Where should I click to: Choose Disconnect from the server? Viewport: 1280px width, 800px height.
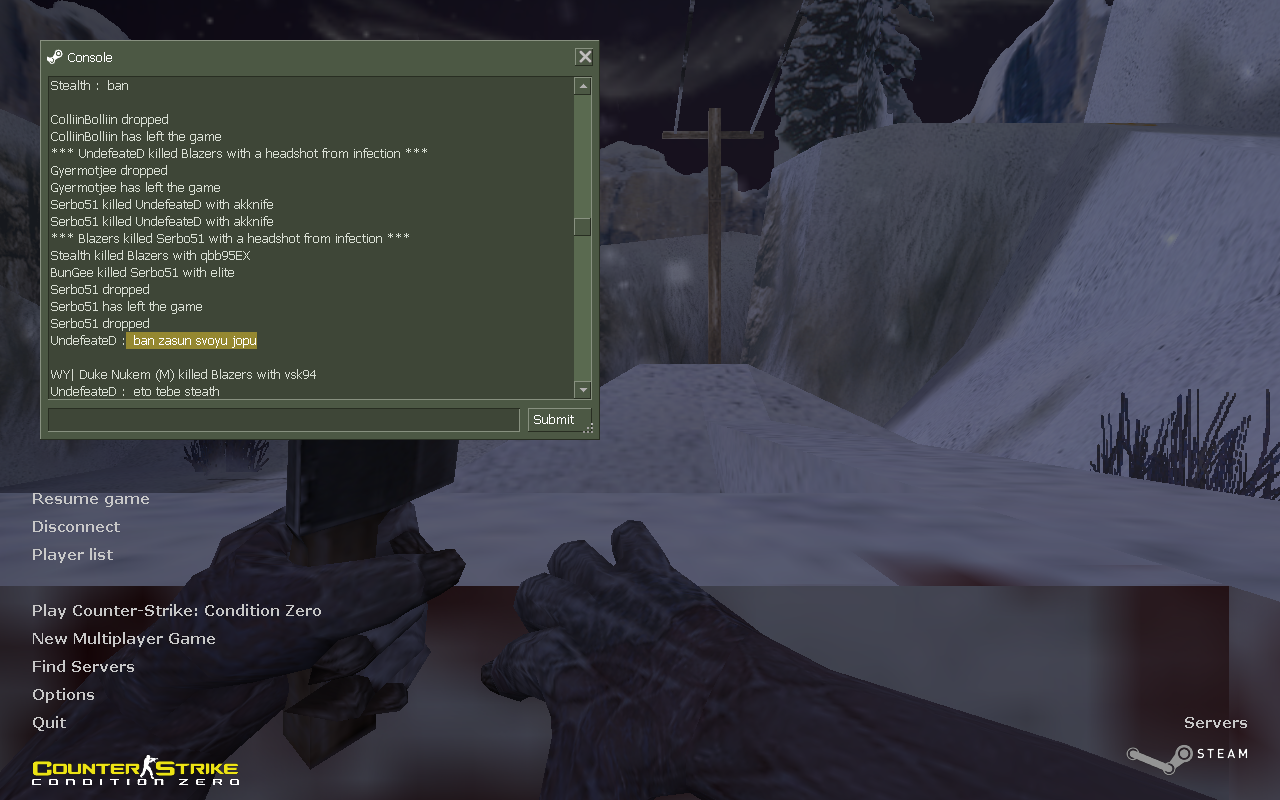(75, 527)
